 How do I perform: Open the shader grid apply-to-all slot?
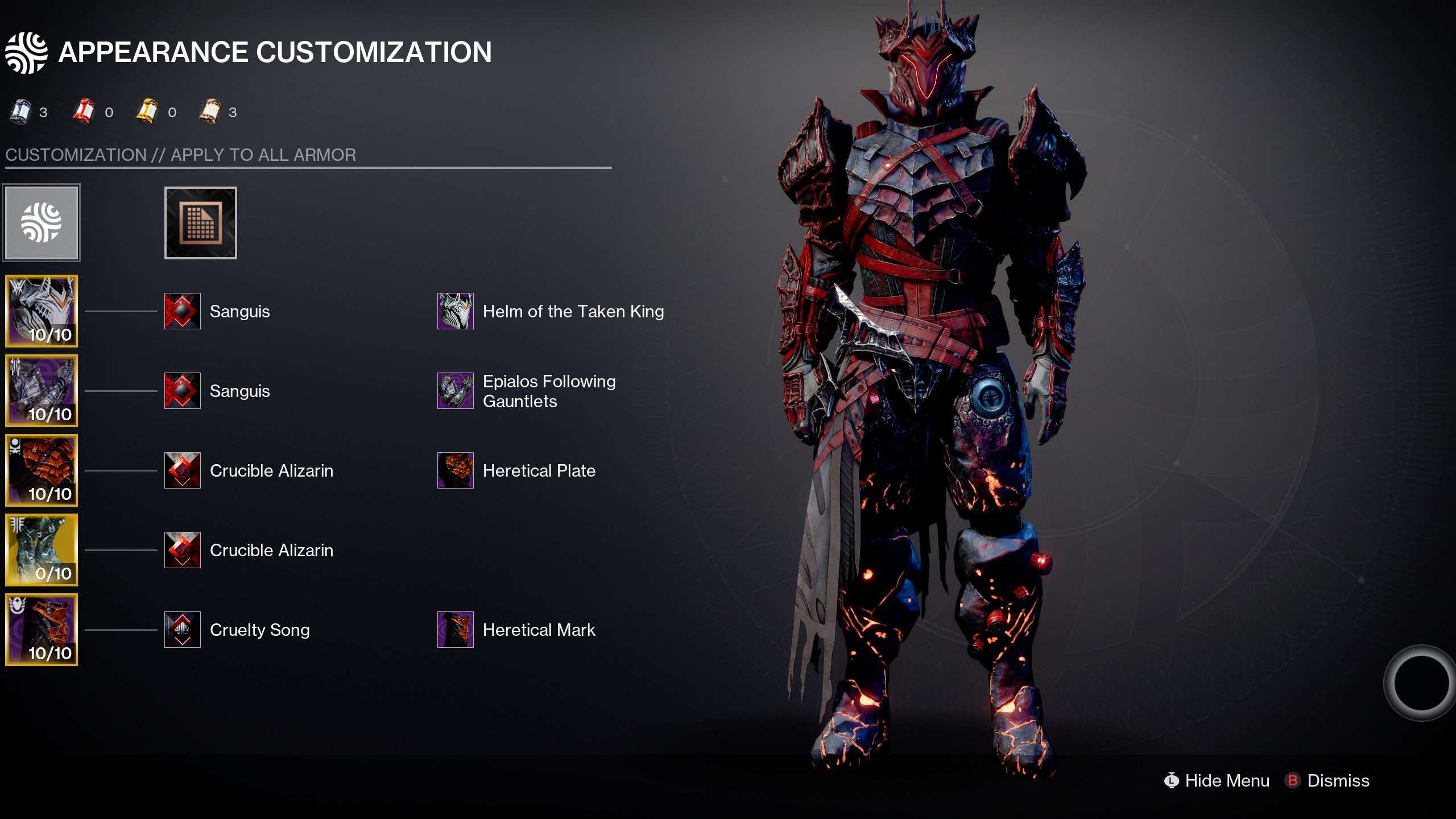tap(200, 222)
